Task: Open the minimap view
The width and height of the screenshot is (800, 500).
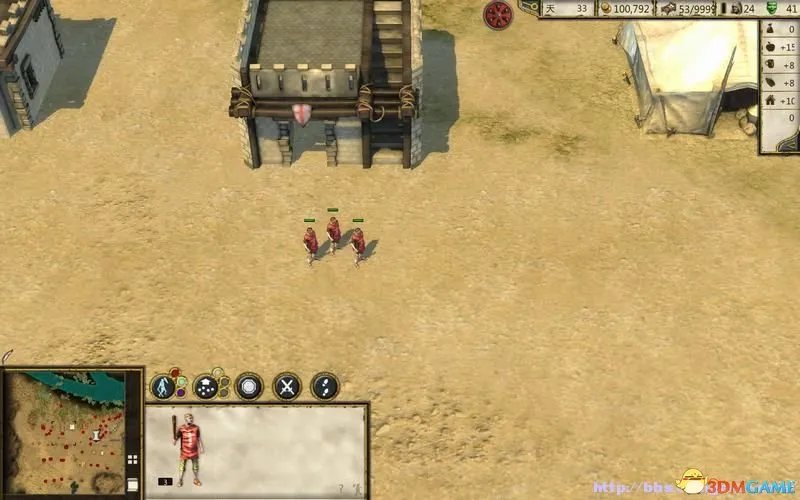Action: coord(64,429)
